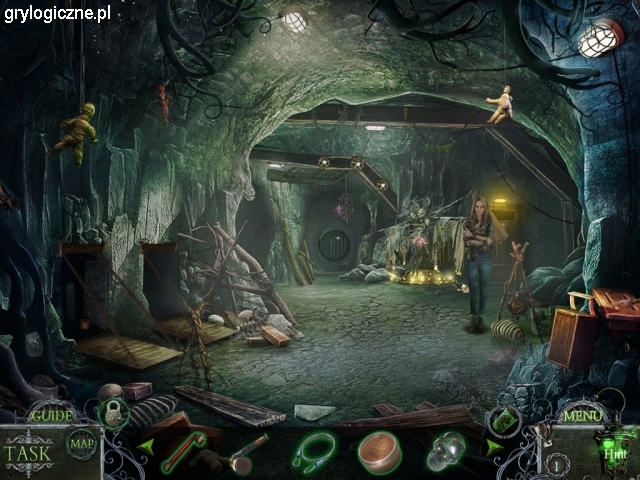This screenshot has width=640, height=480.
Task: Choose the round copper tin item
Action: tap(380, 450)
